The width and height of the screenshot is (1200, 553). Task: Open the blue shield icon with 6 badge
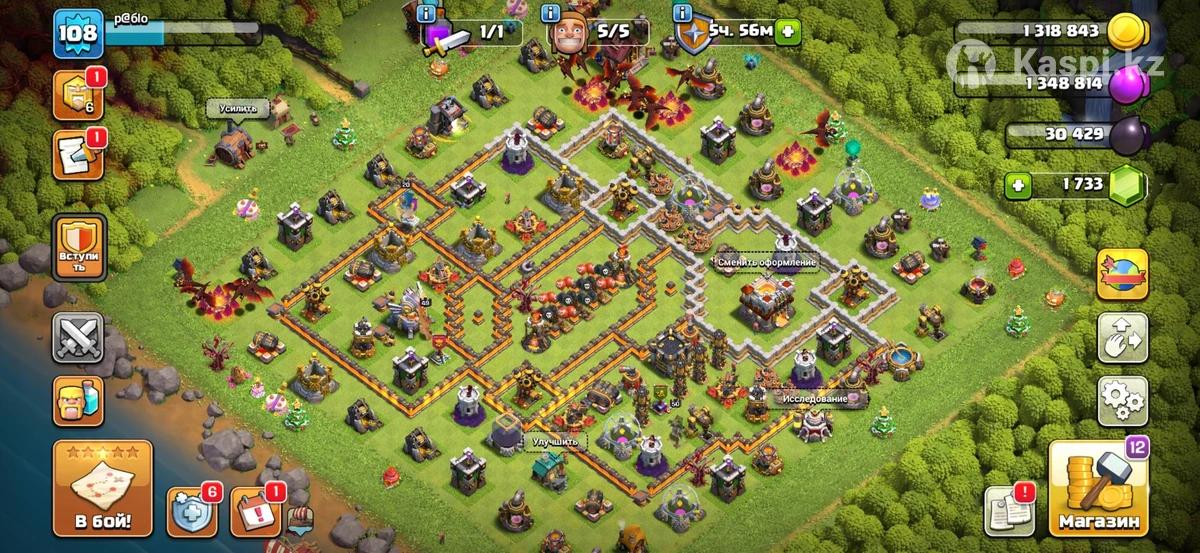tap(190, 513)
